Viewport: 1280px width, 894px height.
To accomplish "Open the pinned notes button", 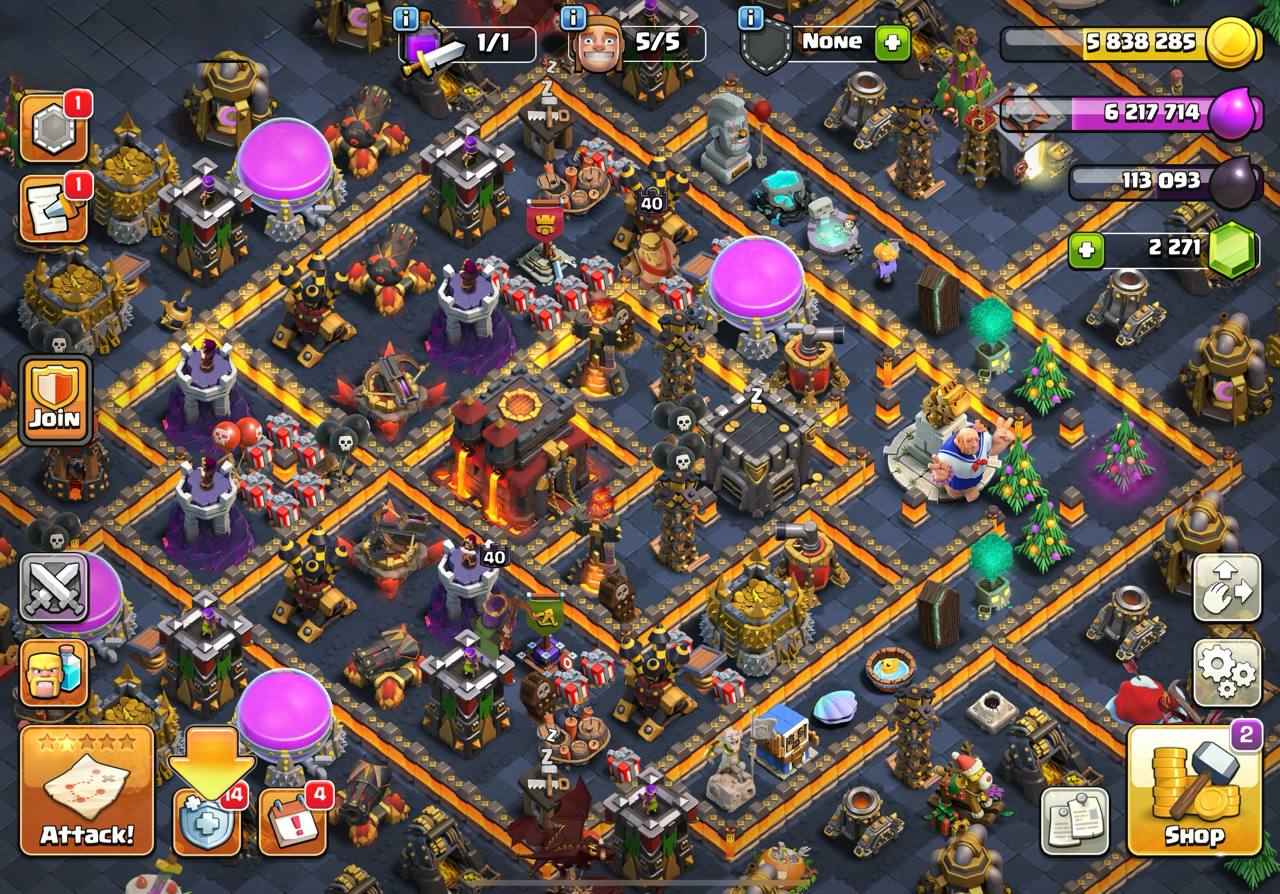I will click(1075, 820).
